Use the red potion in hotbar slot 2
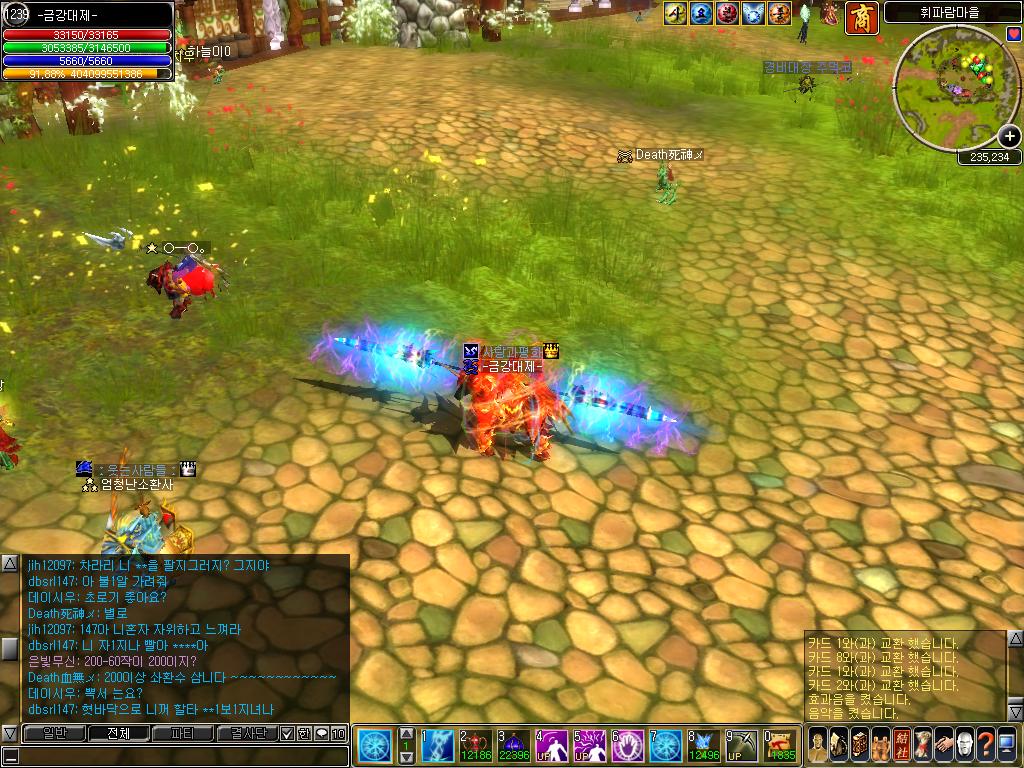This screenshot has width=1024, height=768. tap(475, 746)
